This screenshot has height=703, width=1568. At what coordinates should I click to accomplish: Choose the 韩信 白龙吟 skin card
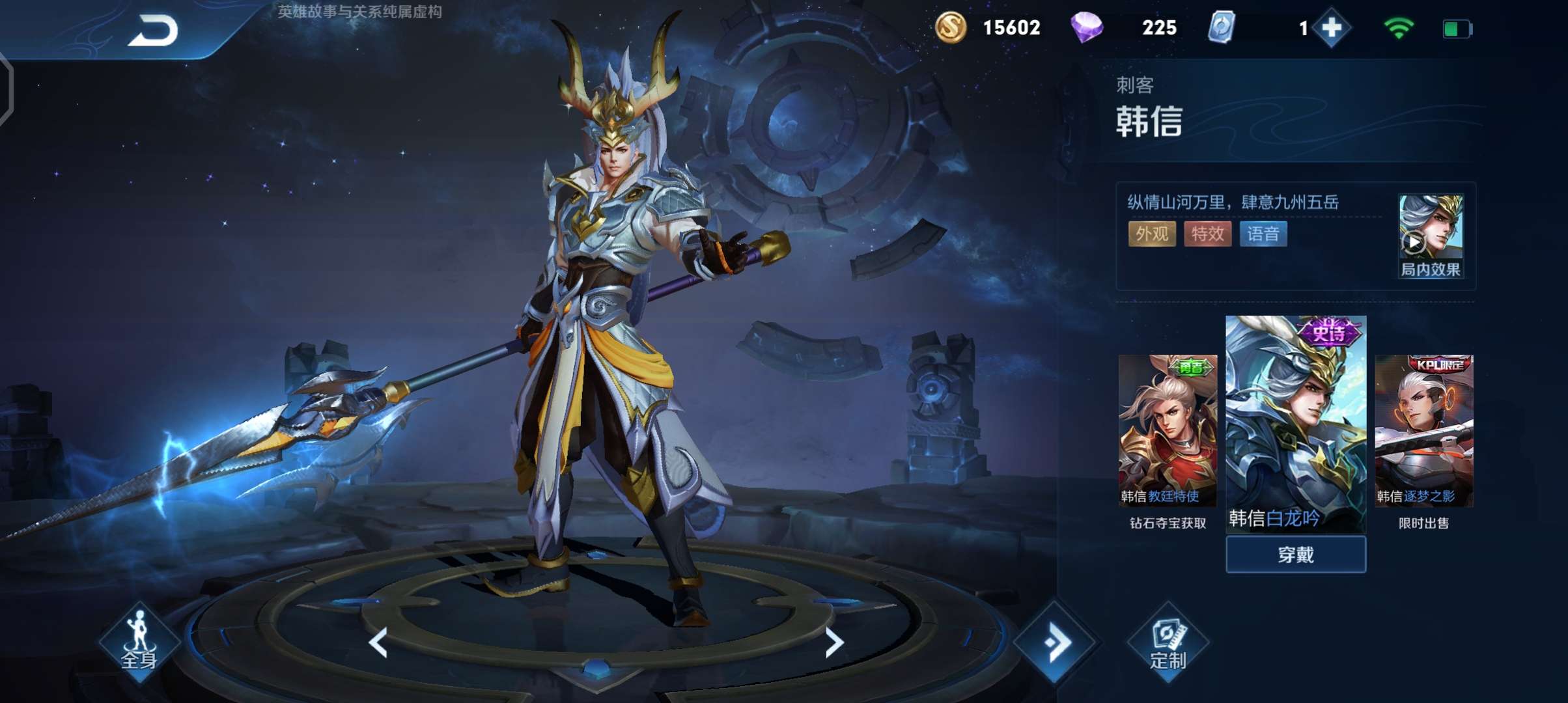[1296, 423]
